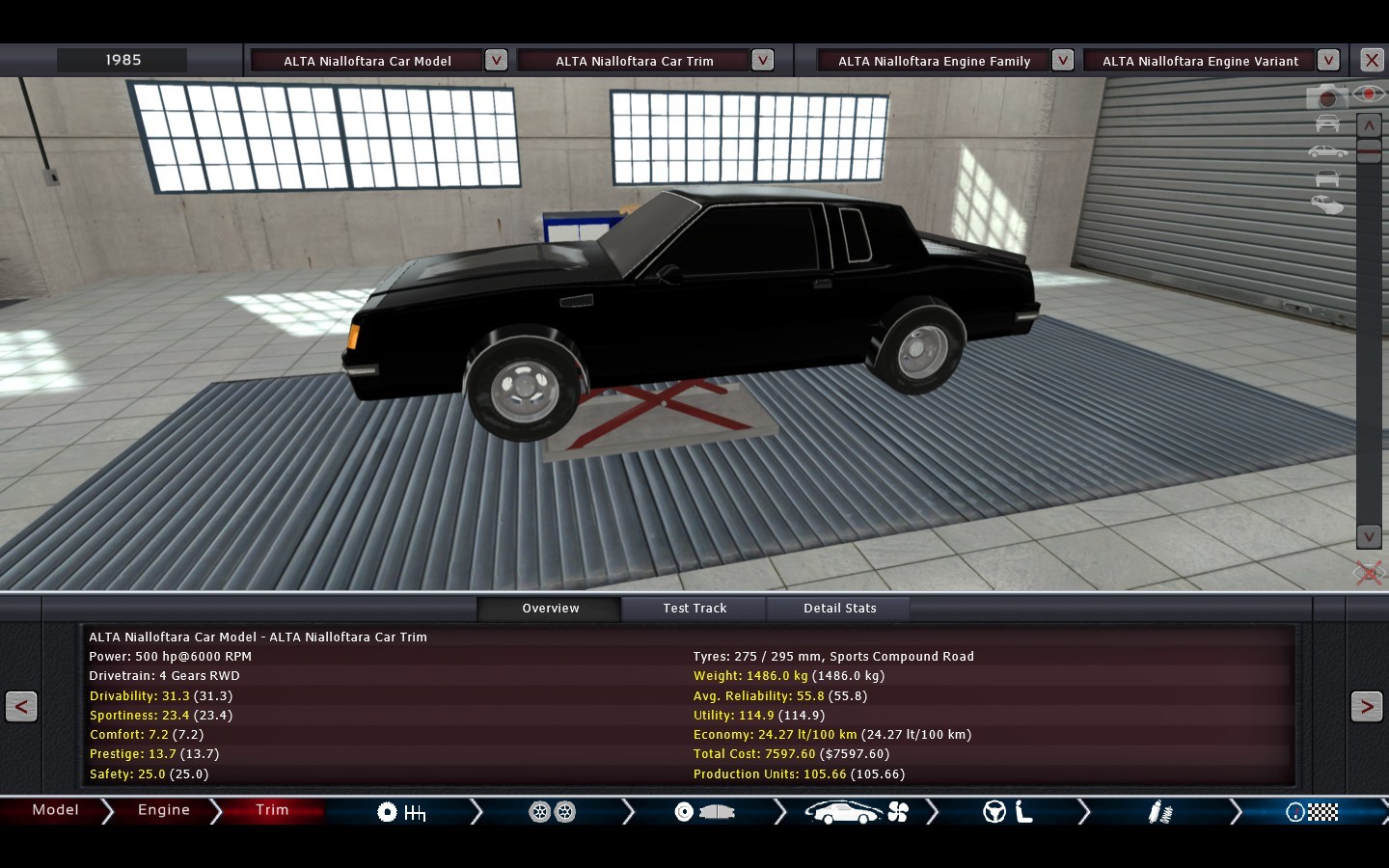Close the car designer with the X
Screen dimensions: 1389x868
(x=1372, y=60)
